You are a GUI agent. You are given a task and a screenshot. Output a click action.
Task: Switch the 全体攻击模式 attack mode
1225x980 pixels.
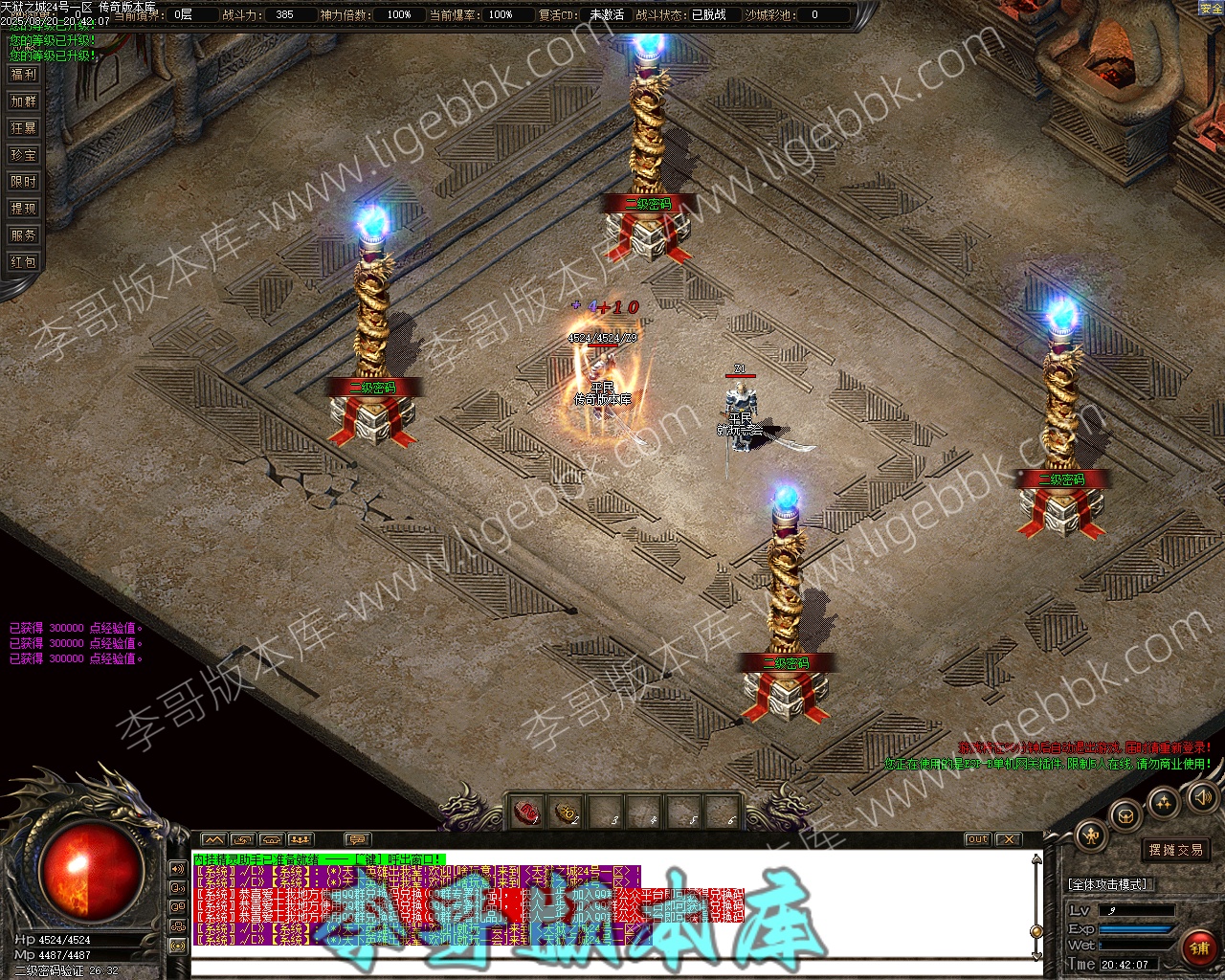1108,884
